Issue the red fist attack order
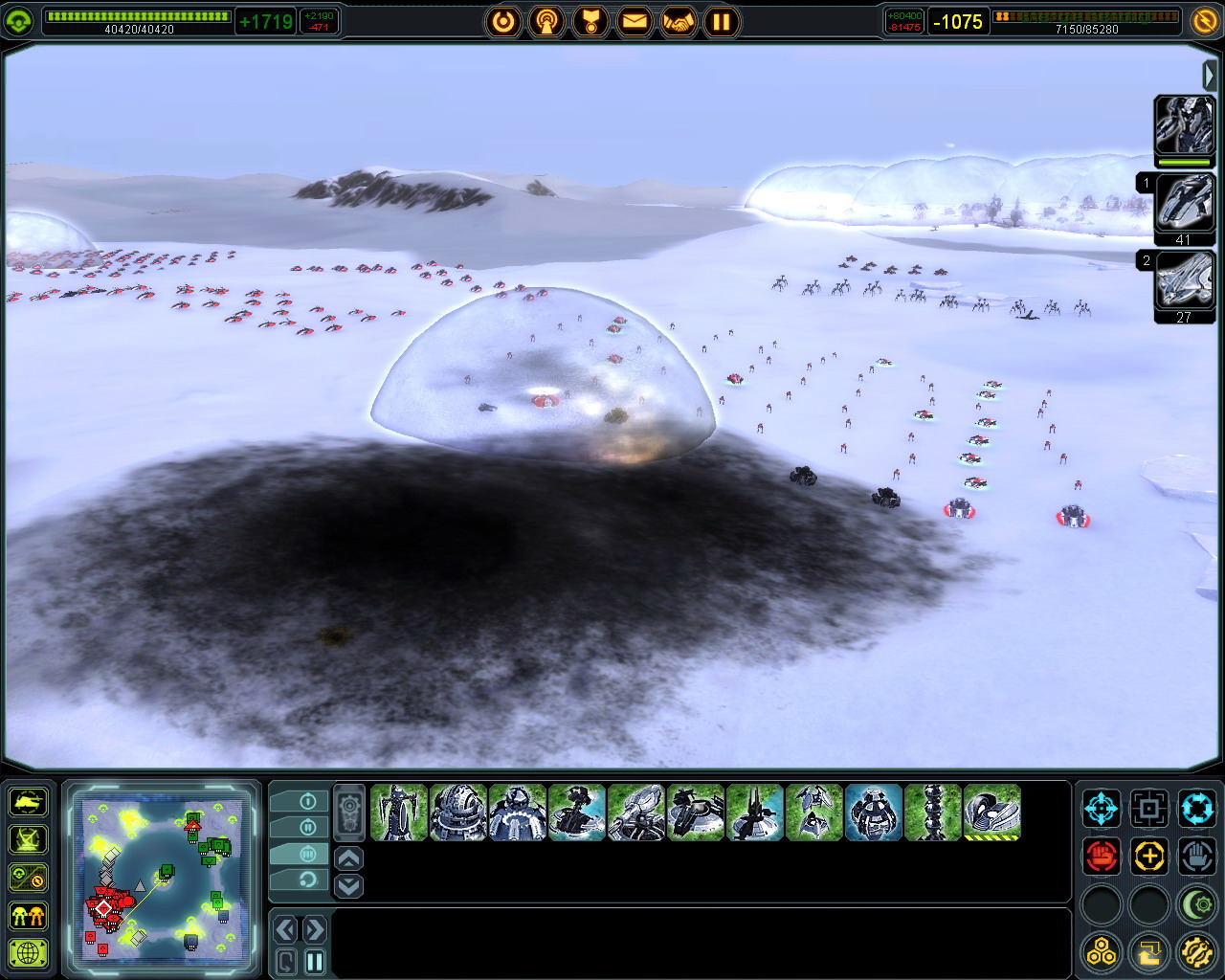The height and width of the screenshot is (980, 1225). (x=1102, y=856)
